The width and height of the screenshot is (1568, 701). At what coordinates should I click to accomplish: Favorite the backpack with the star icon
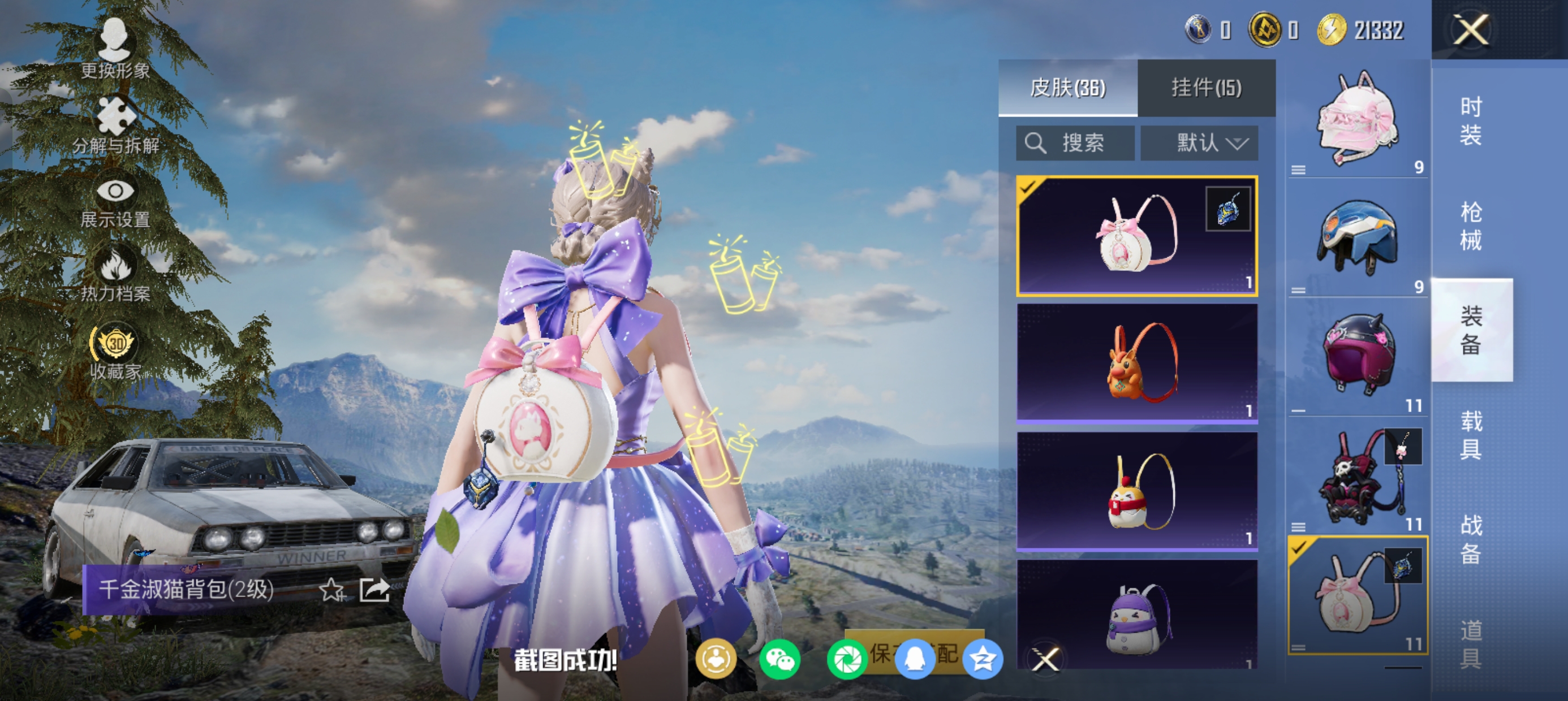[x=331, y=590]
